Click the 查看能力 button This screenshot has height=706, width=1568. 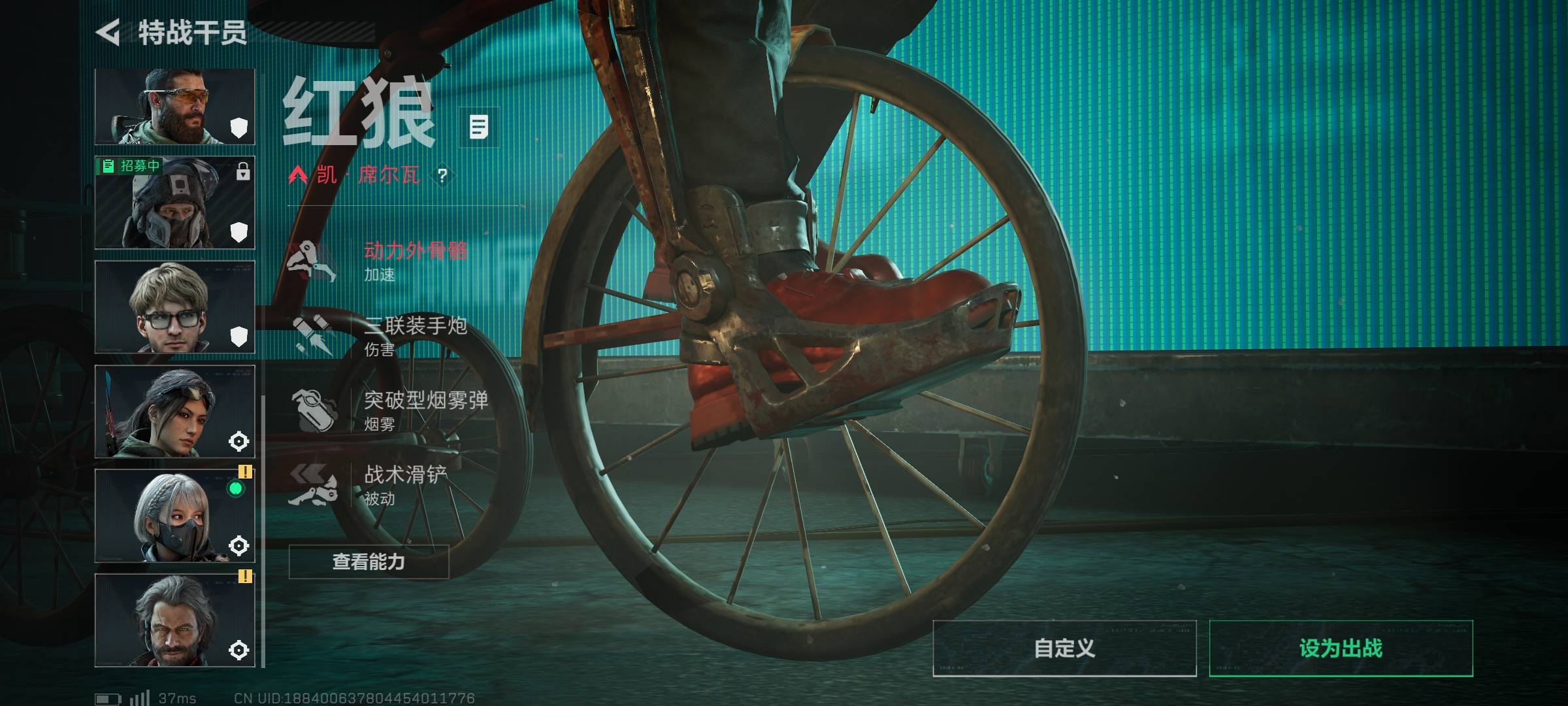point(368,562)
